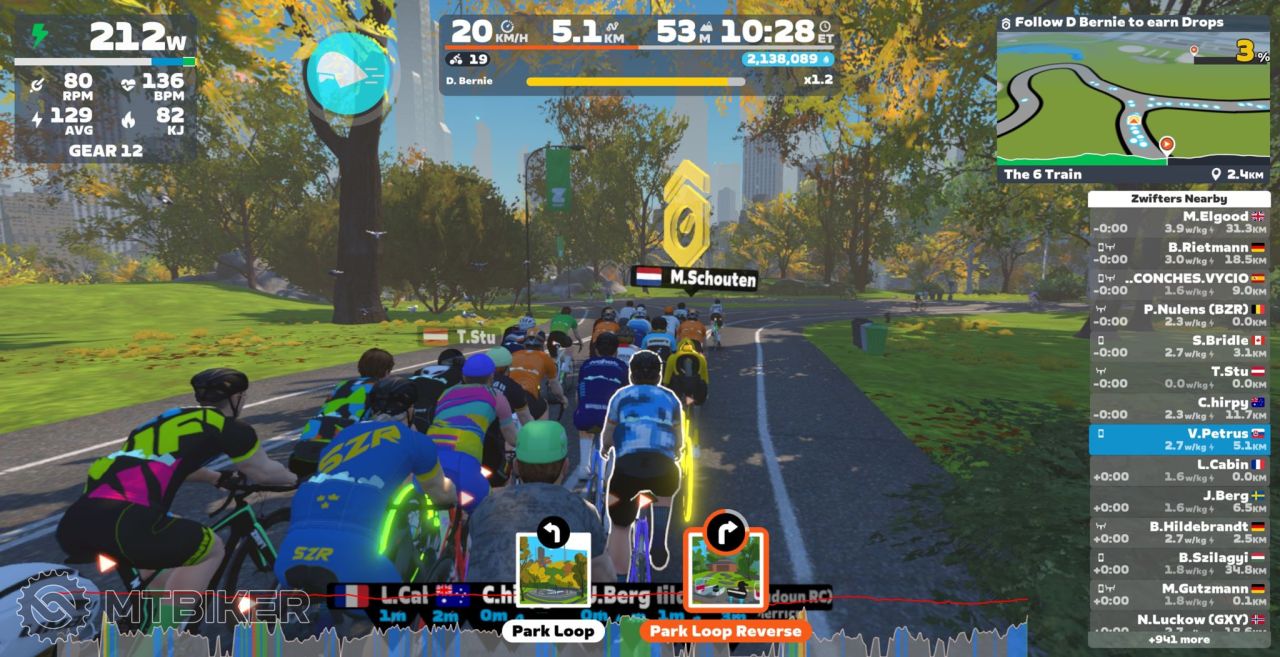Select B.Rietmann in the riders list

(x=1179, y=253)
